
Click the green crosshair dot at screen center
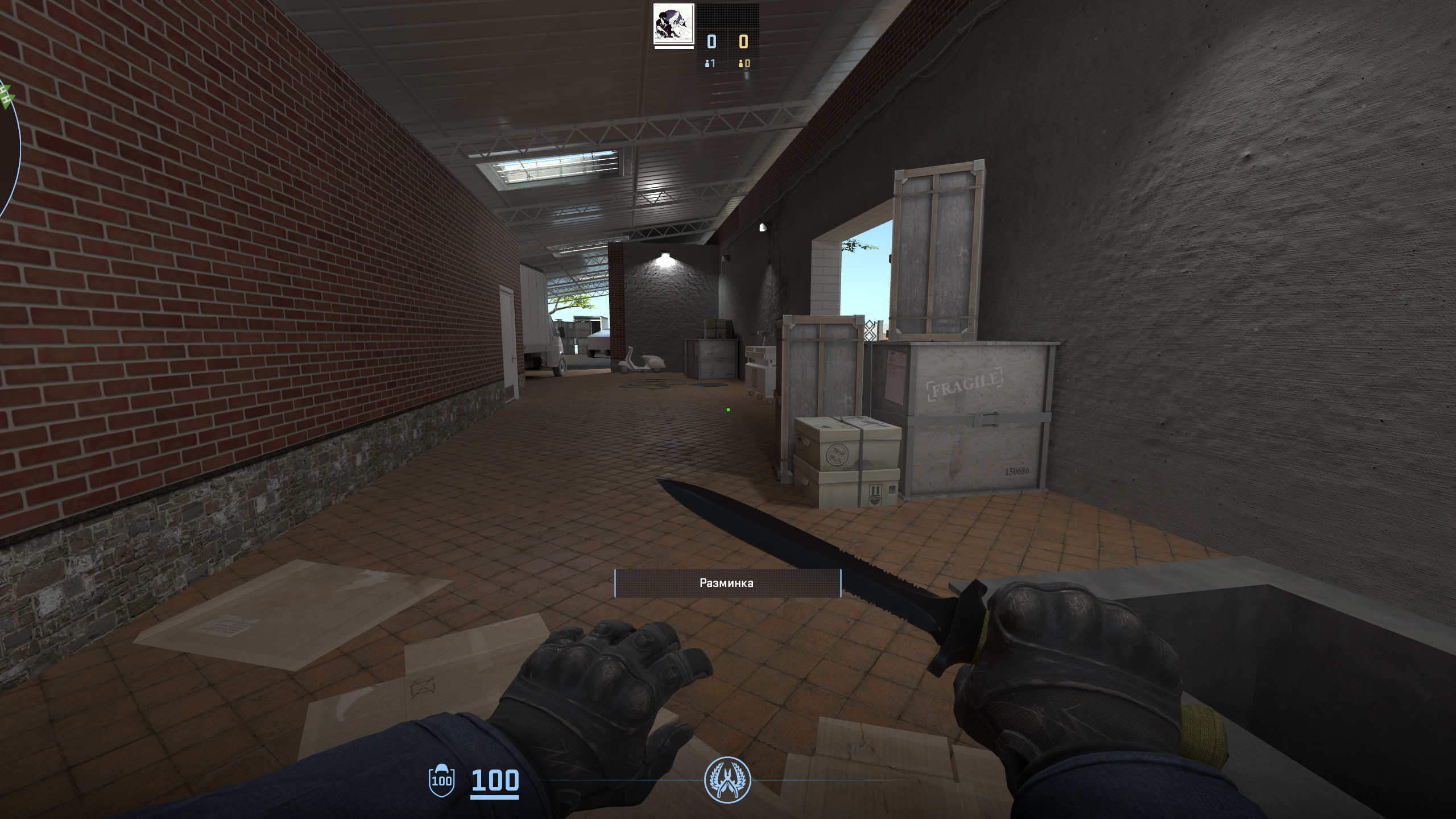(730, 410)
